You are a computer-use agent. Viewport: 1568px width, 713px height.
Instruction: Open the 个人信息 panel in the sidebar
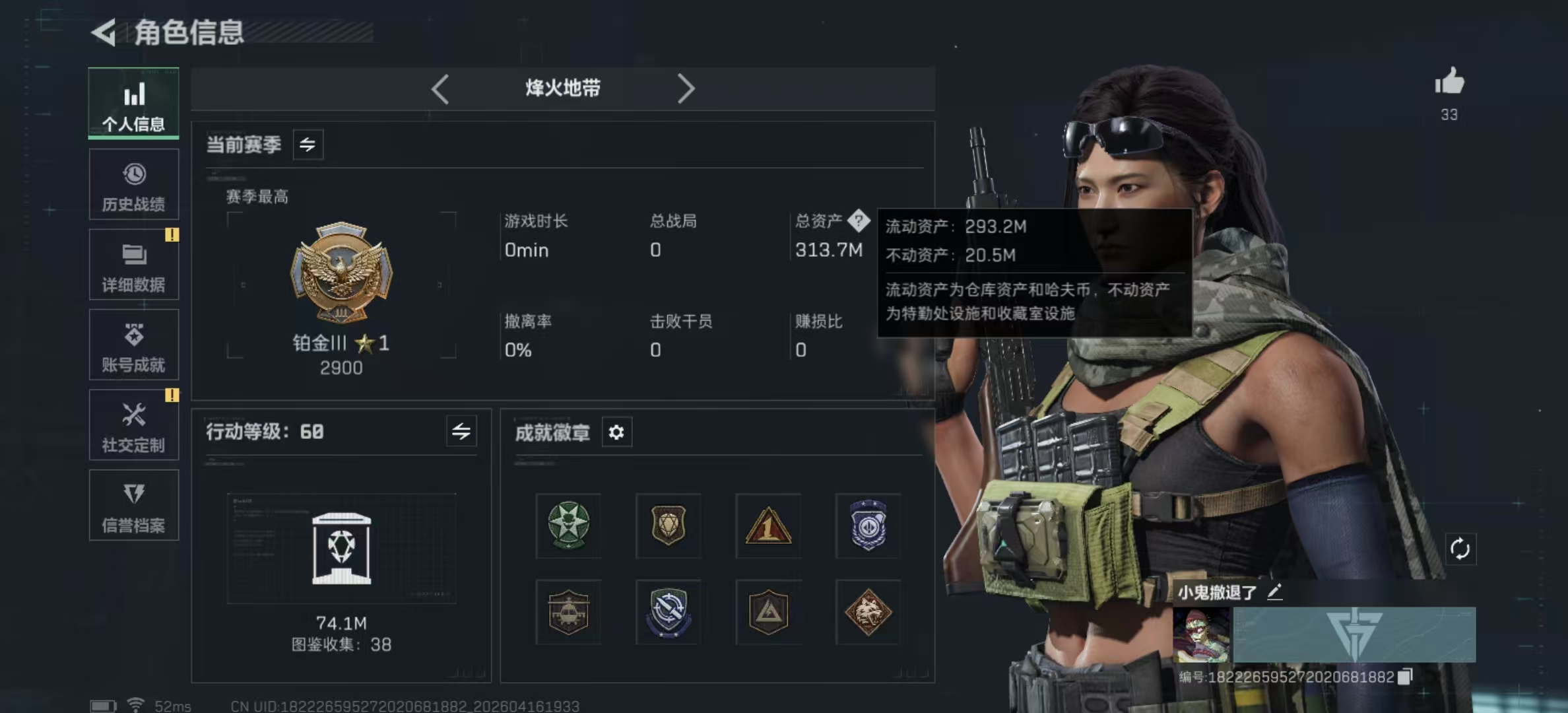133,104
